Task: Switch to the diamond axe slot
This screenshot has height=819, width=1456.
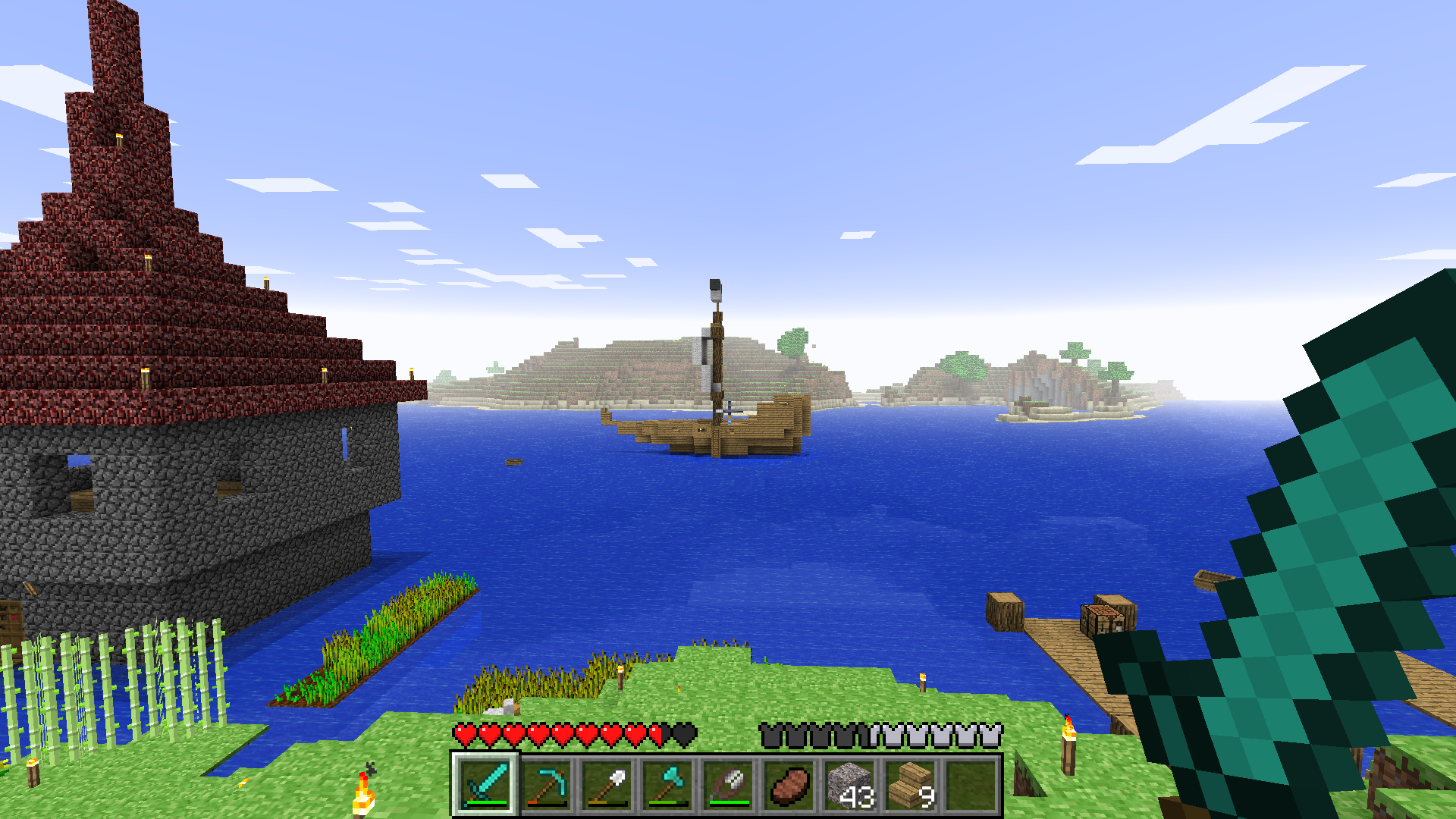Action: [x=667, y=785]
